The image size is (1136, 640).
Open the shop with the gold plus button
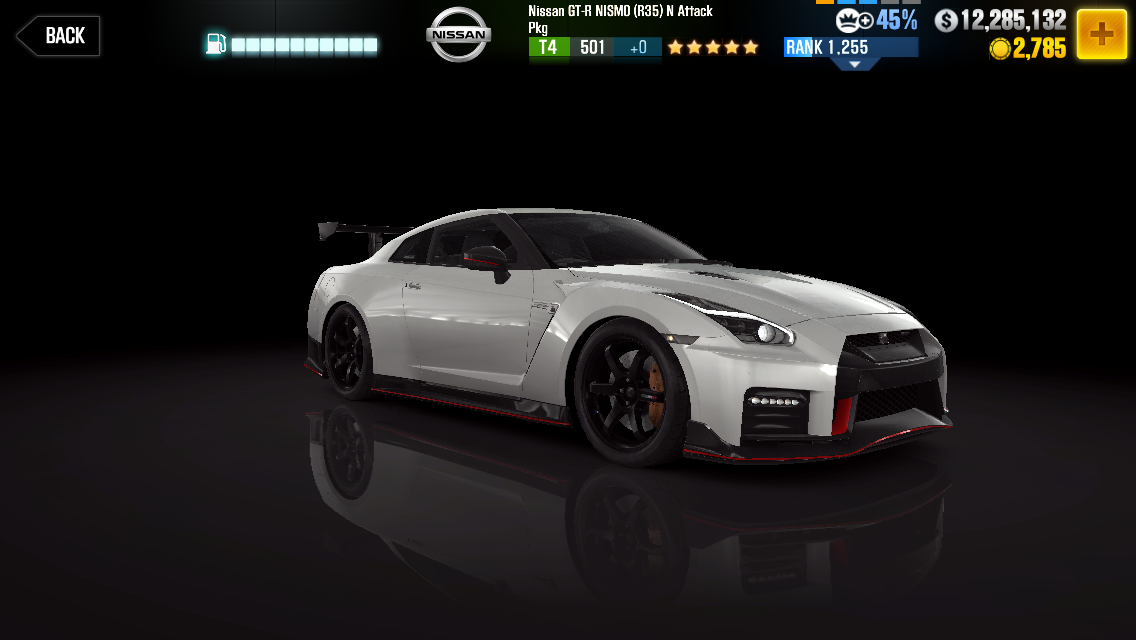1101,35
